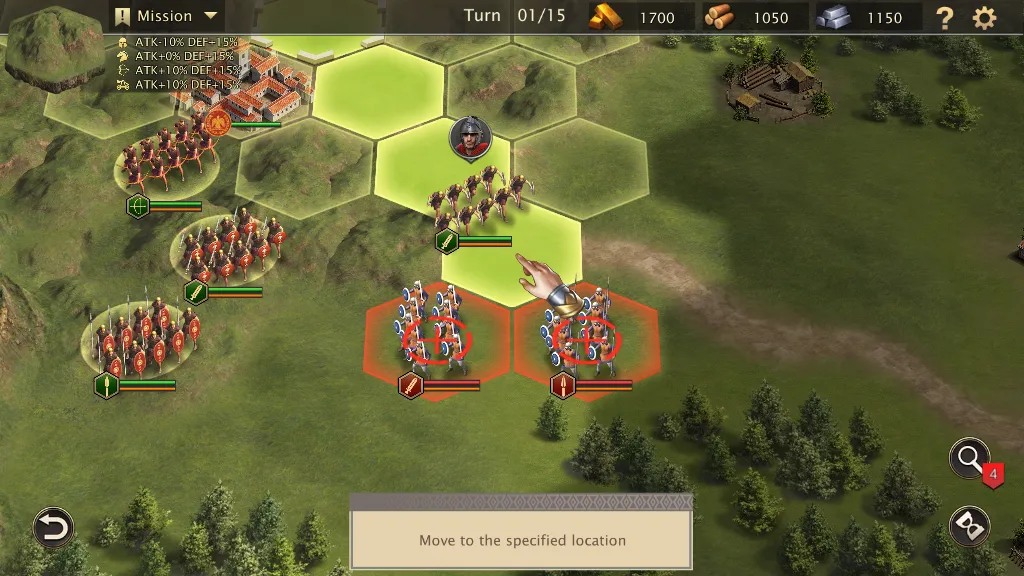Open the settings gear
This screenshot has width=1024, height=576.
(x=985, y=17)
